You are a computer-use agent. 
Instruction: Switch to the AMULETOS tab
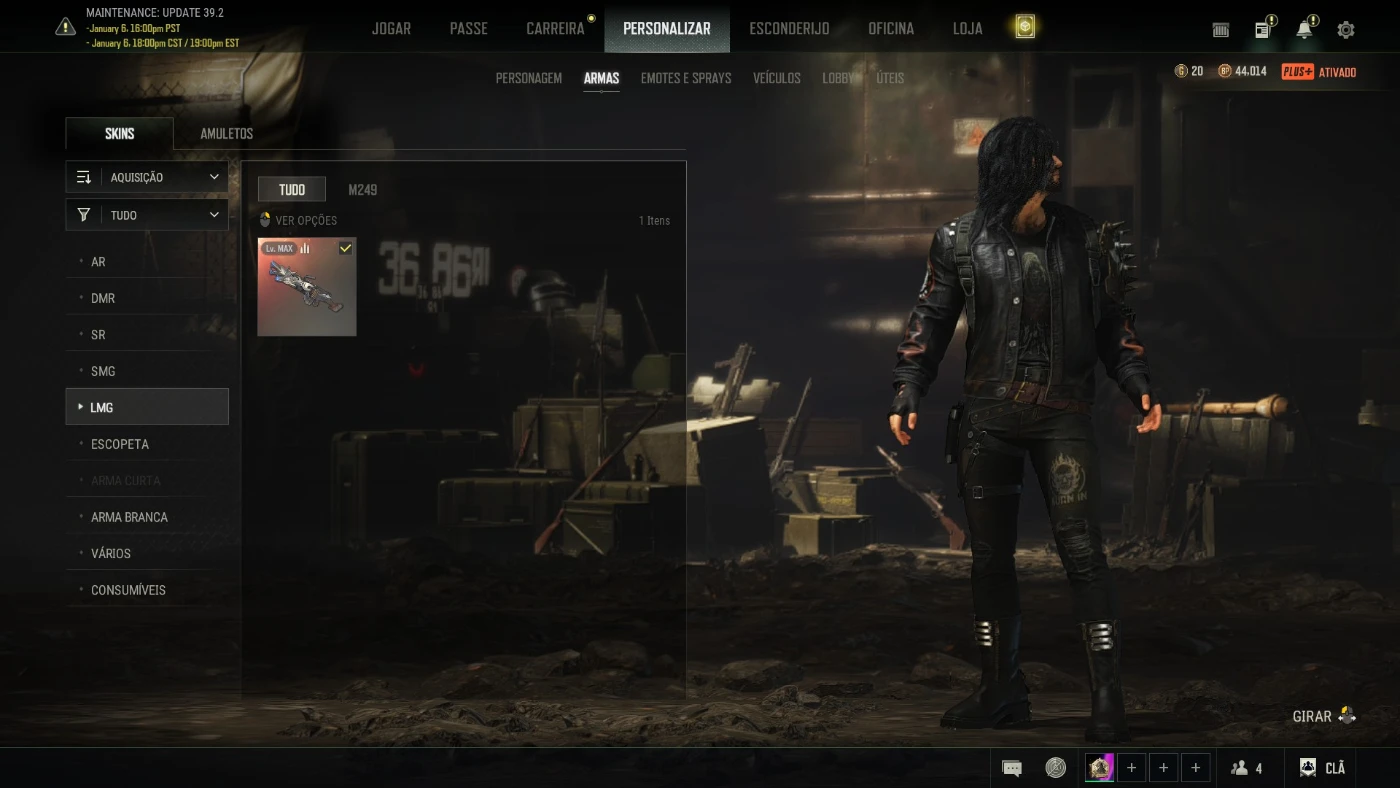coord(227,134)
